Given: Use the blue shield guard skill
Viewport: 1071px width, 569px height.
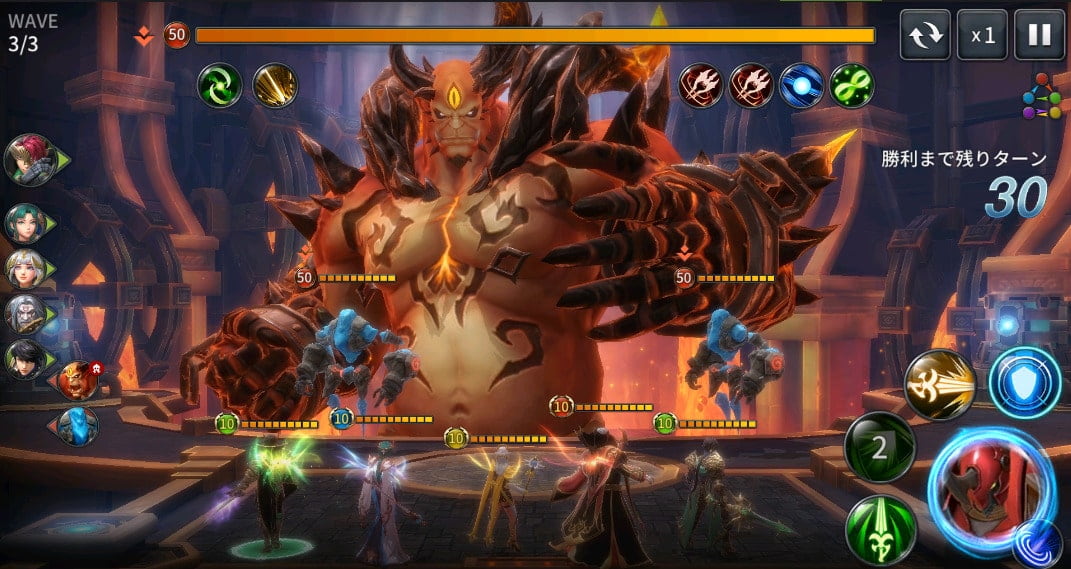Looking at the screenshot, I should [1024, 383].
